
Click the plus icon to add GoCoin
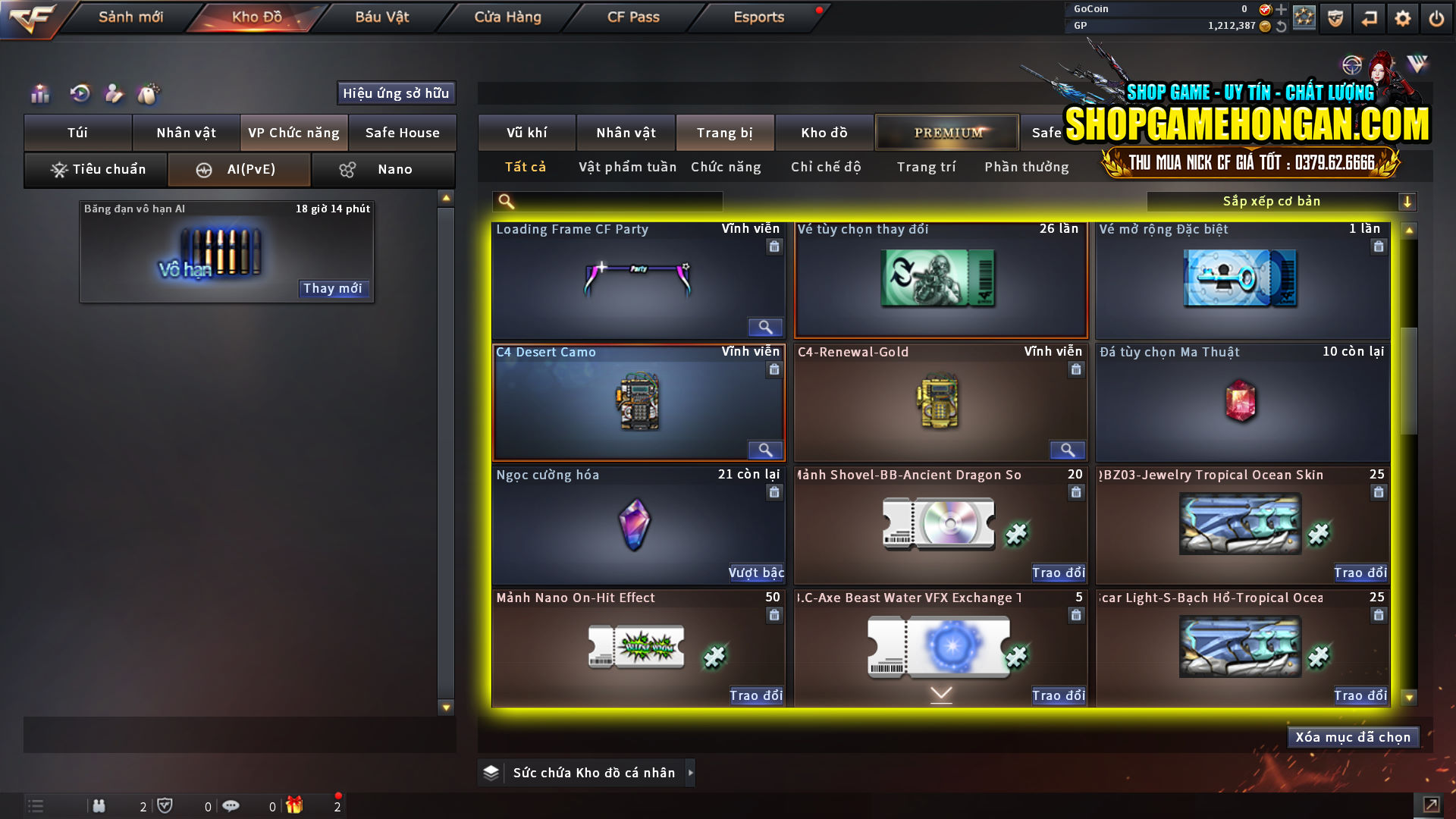click(x=1282, y=10)
